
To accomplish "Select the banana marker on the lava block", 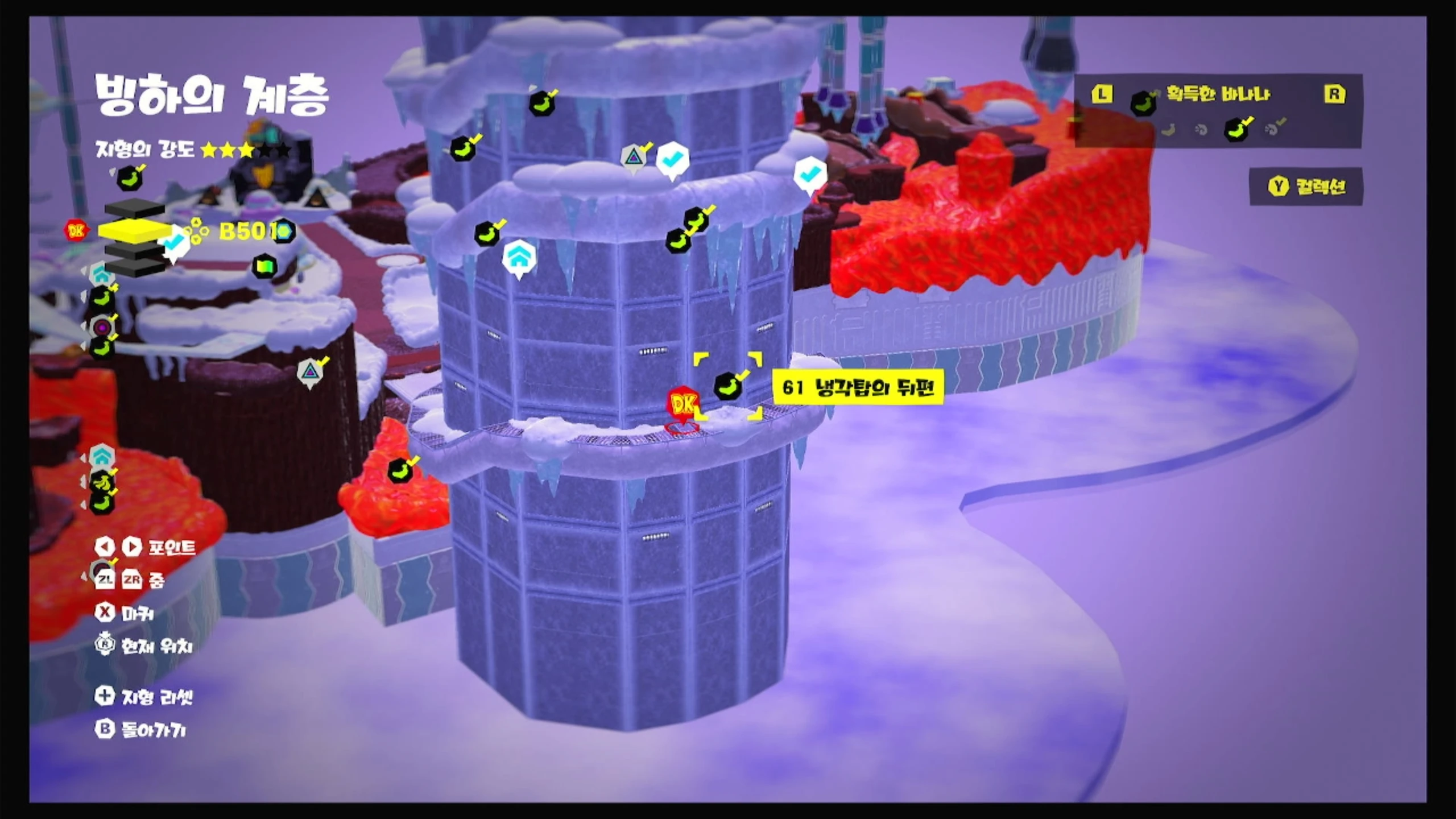I will pyautogui.click(x=400, y=470).
